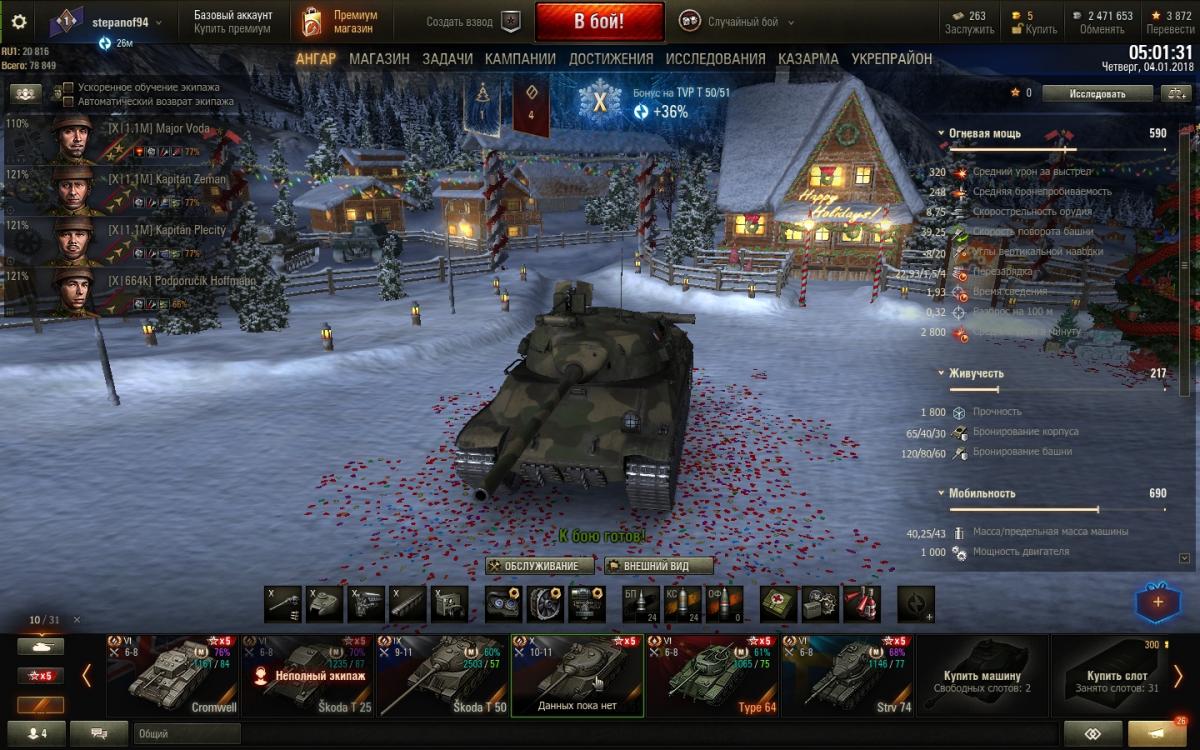Image resolution: width=1200 pixels, height=750 pixels.
Task: Go to the КАЗАРМА tab
Action: pos(808,59)
